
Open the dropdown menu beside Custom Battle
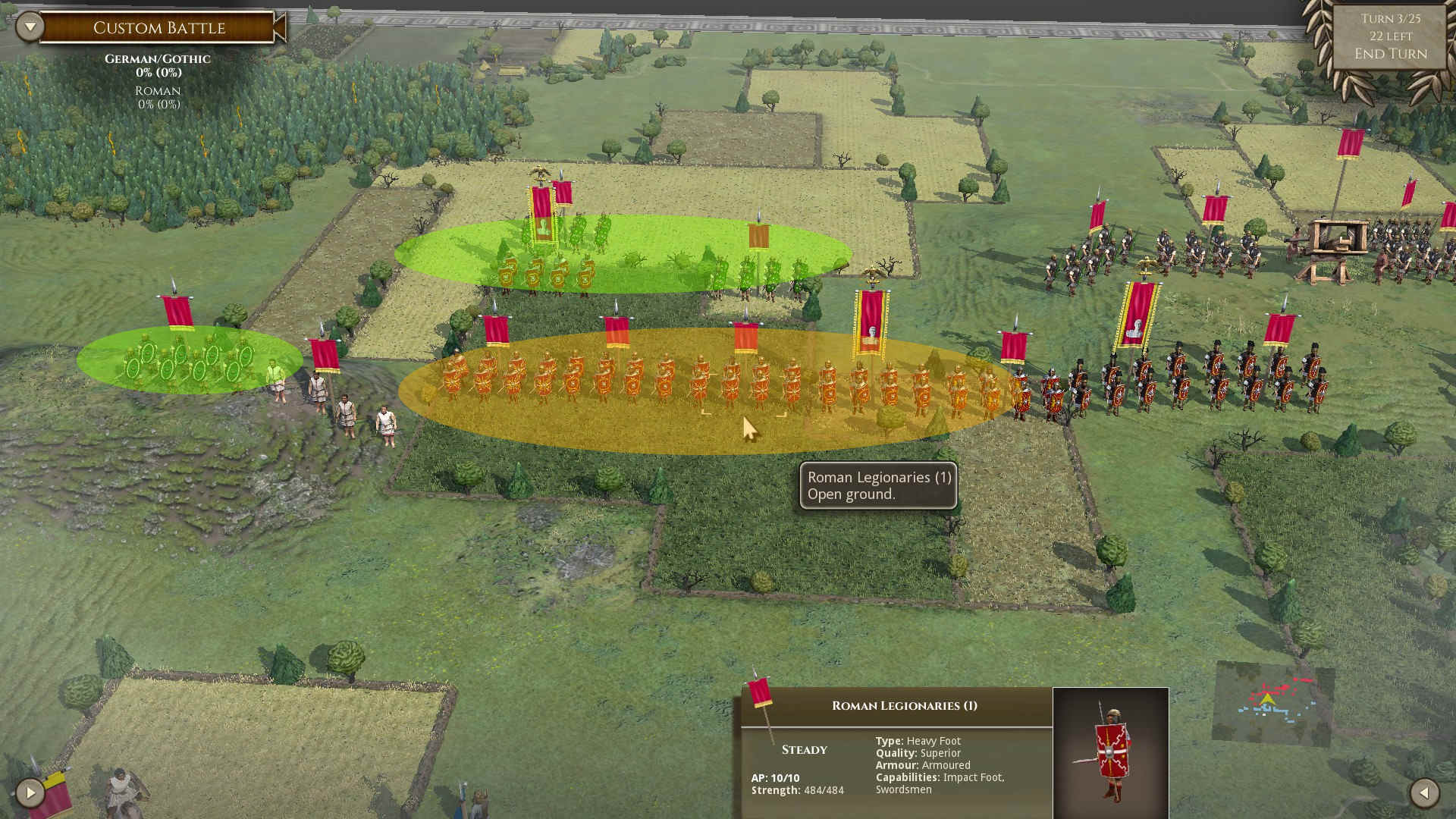(x=30, y=27)
